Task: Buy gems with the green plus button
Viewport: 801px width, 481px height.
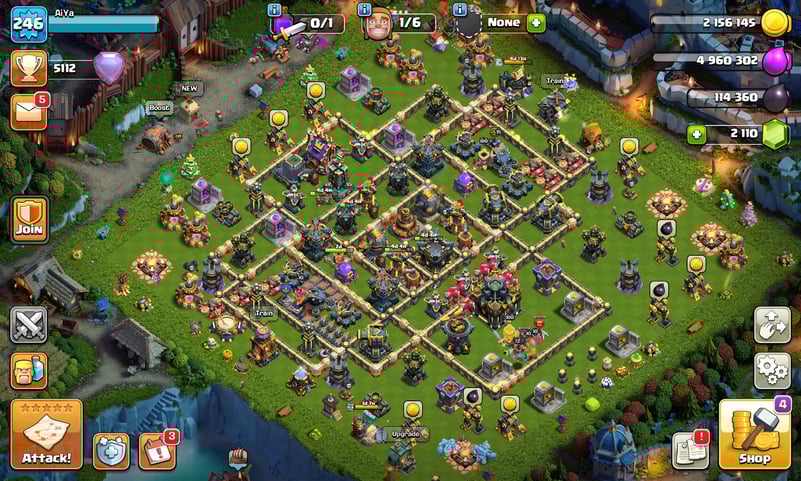Action: [695, 134]
